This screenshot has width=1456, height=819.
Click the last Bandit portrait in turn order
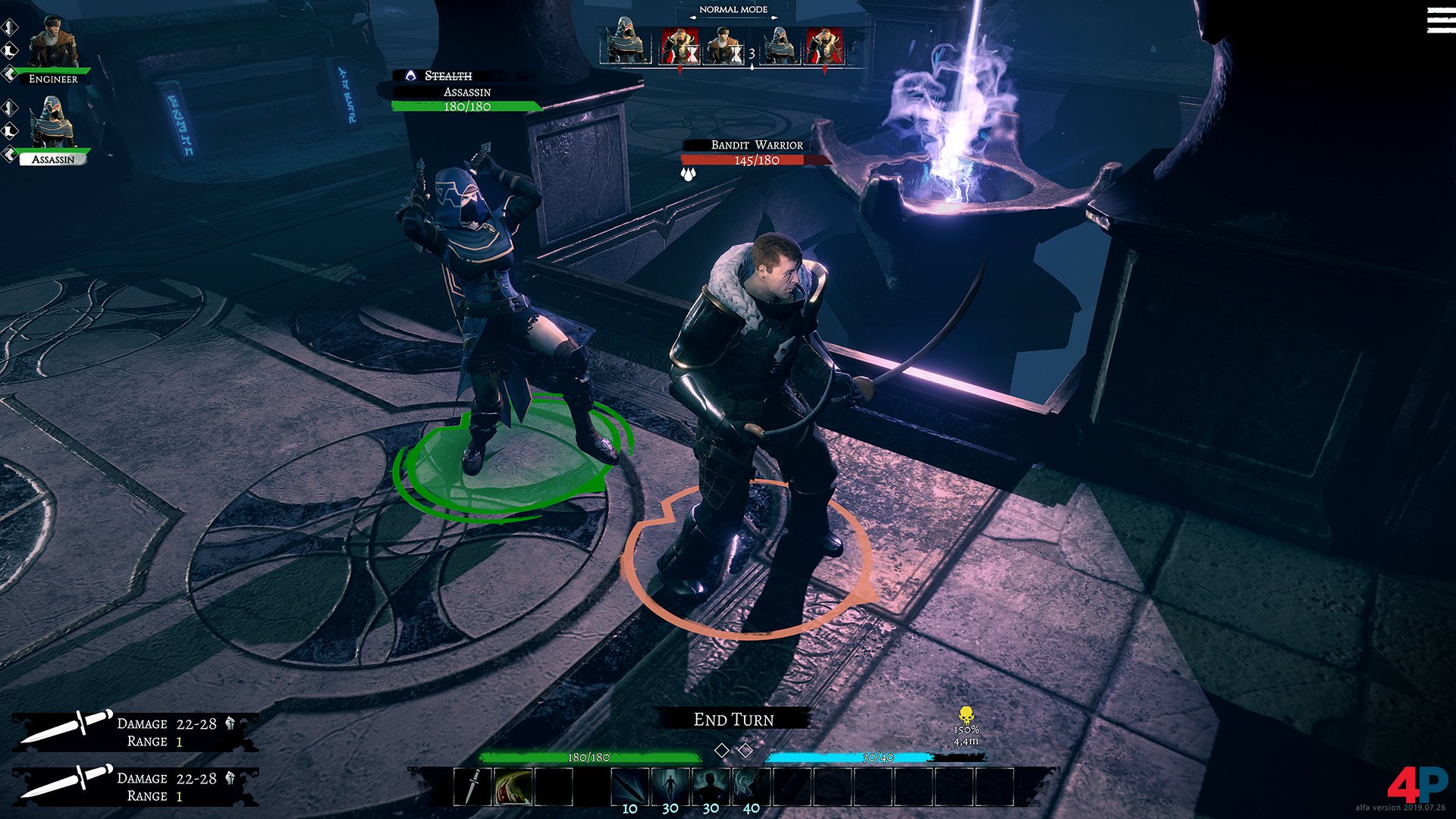(x=824, y=45)
